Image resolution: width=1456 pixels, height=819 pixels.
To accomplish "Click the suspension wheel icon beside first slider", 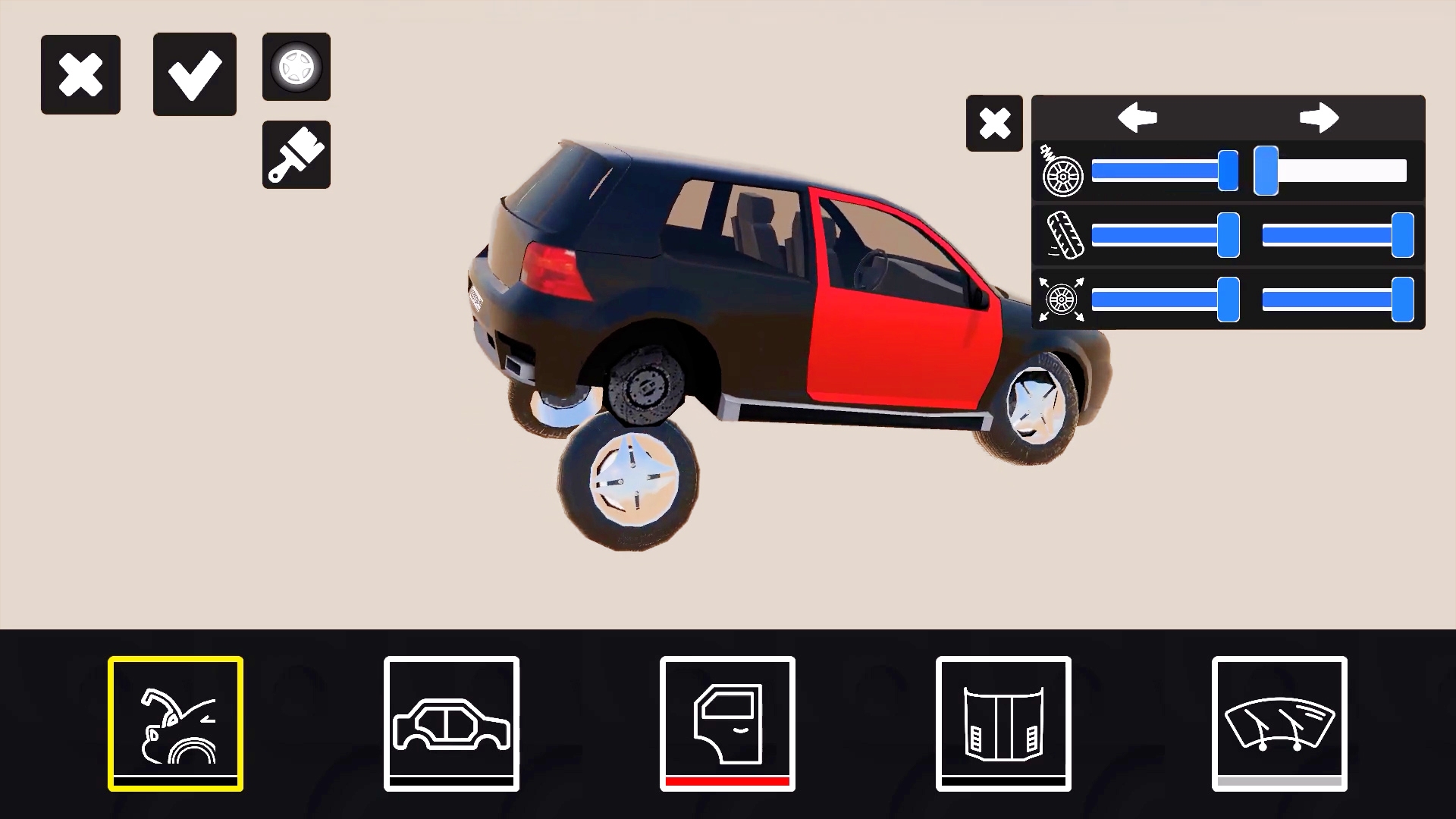I will click(1062, 173).
